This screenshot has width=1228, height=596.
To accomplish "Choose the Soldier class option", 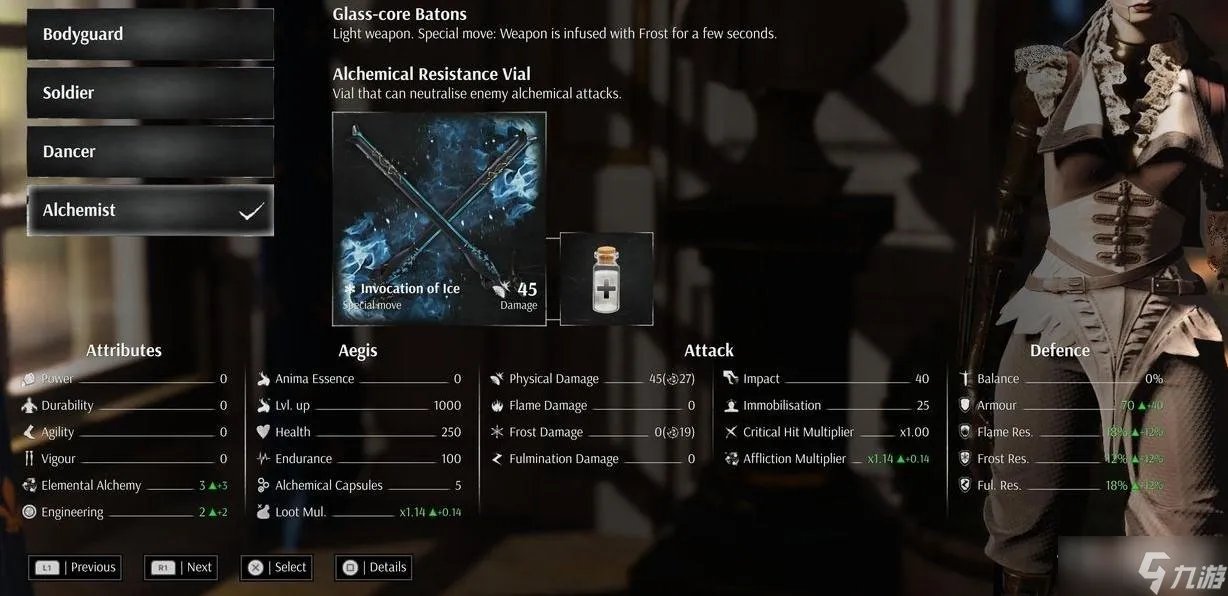I will point(150,93).
